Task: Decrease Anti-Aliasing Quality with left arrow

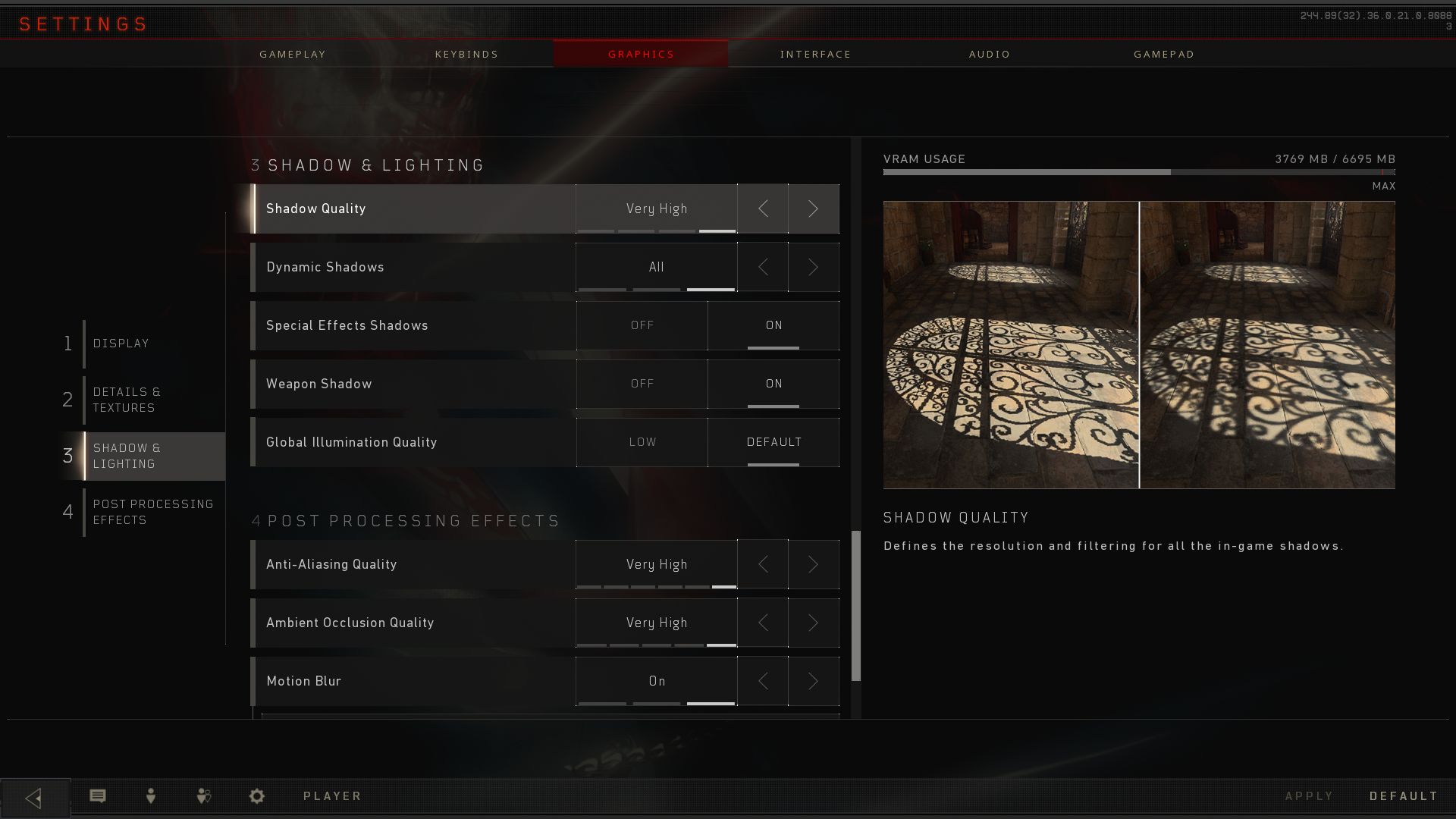Action: (763, 564)
